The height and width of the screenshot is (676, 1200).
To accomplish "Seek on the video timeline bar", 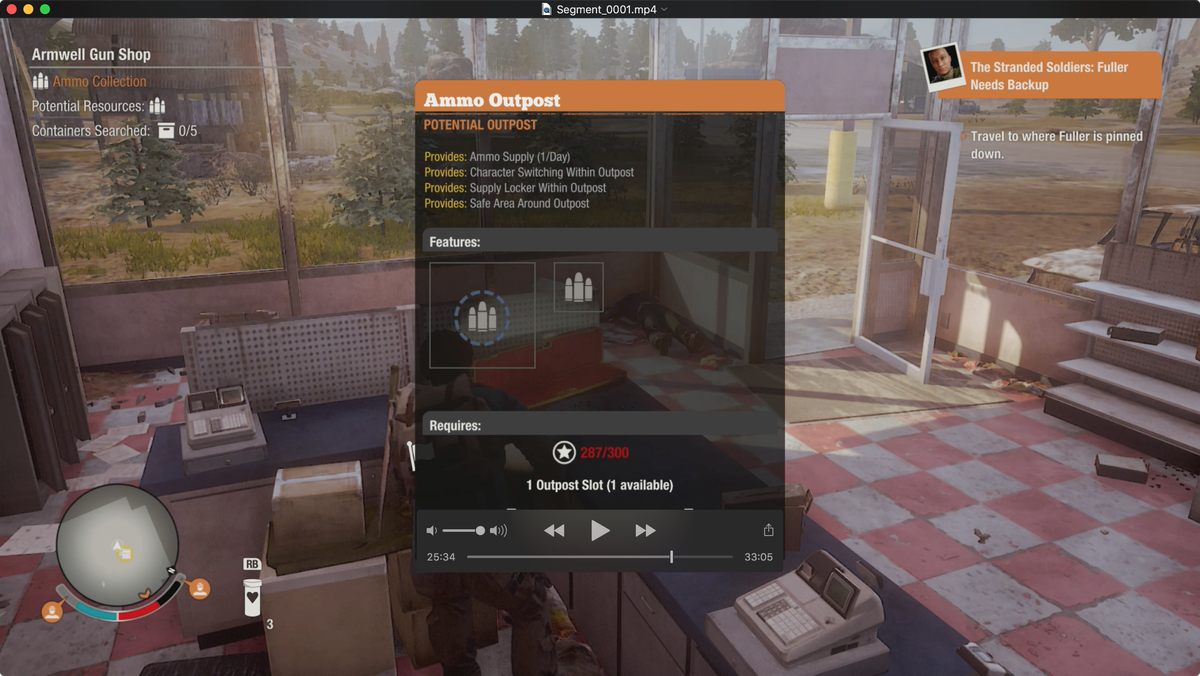I will coord(600,556).
